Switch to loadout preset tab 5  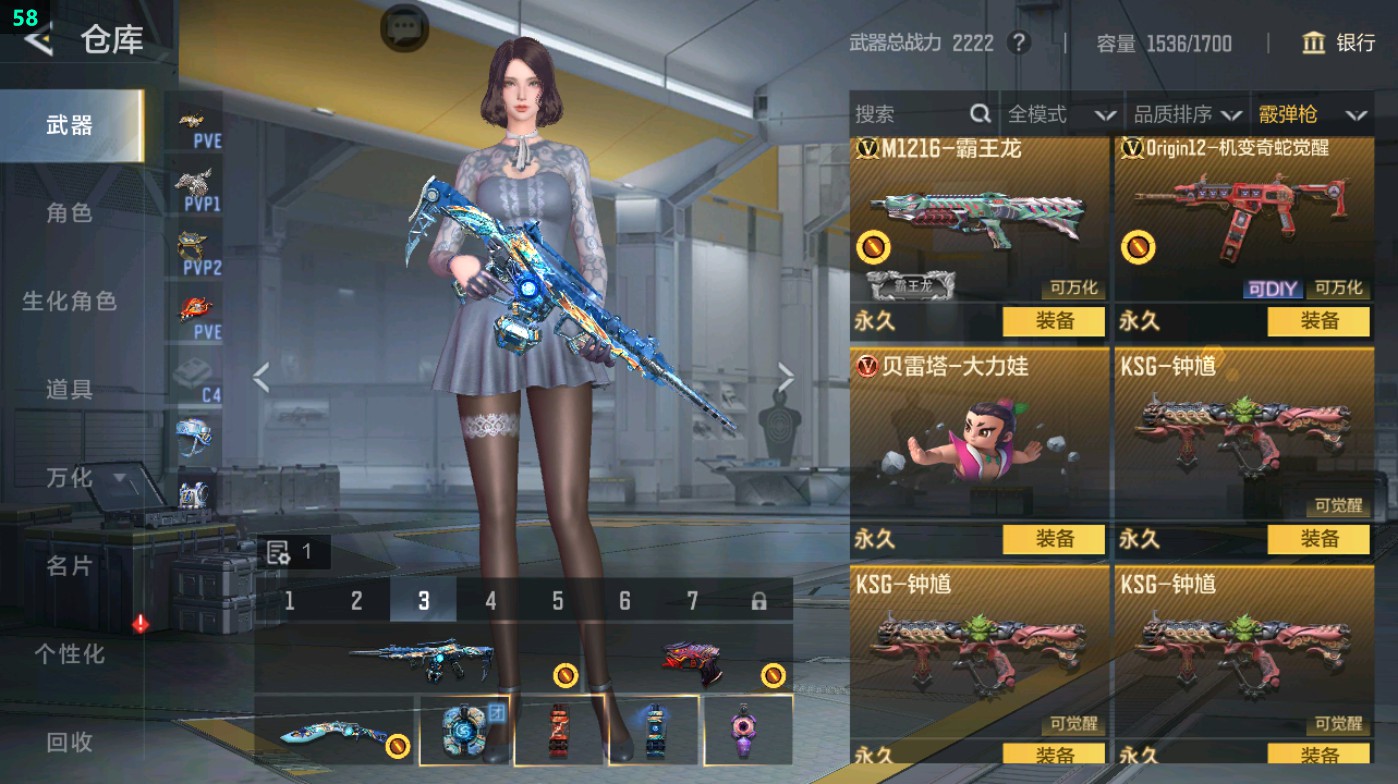557,599
